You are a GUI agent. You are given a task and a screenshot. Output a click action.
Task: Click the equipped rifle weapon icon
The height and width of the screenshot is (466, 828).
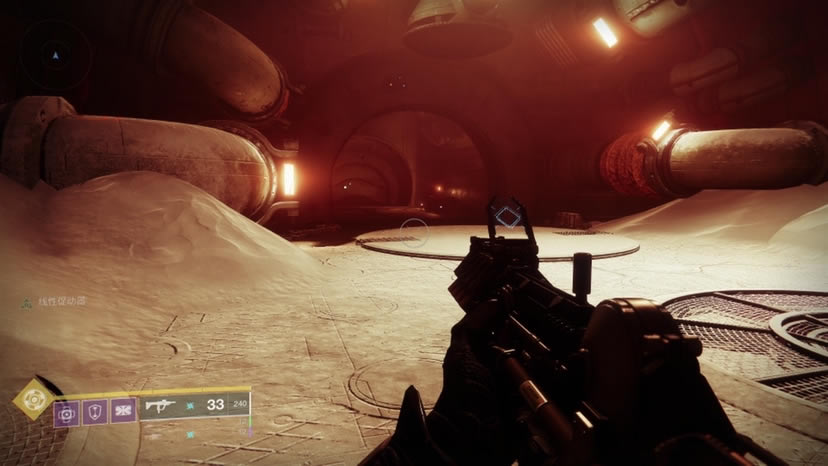point(160,405)
